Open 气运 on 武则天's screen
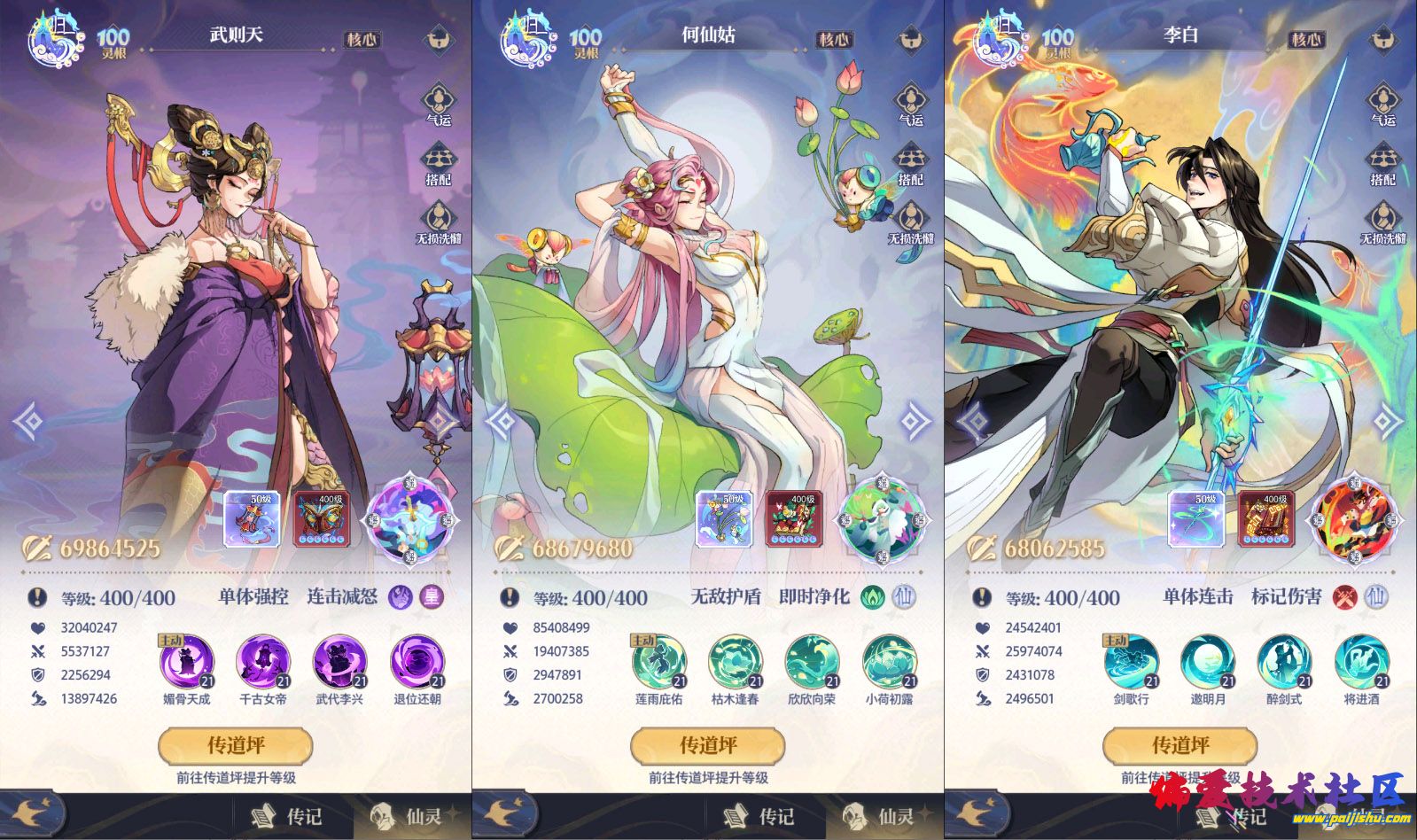 439,105
